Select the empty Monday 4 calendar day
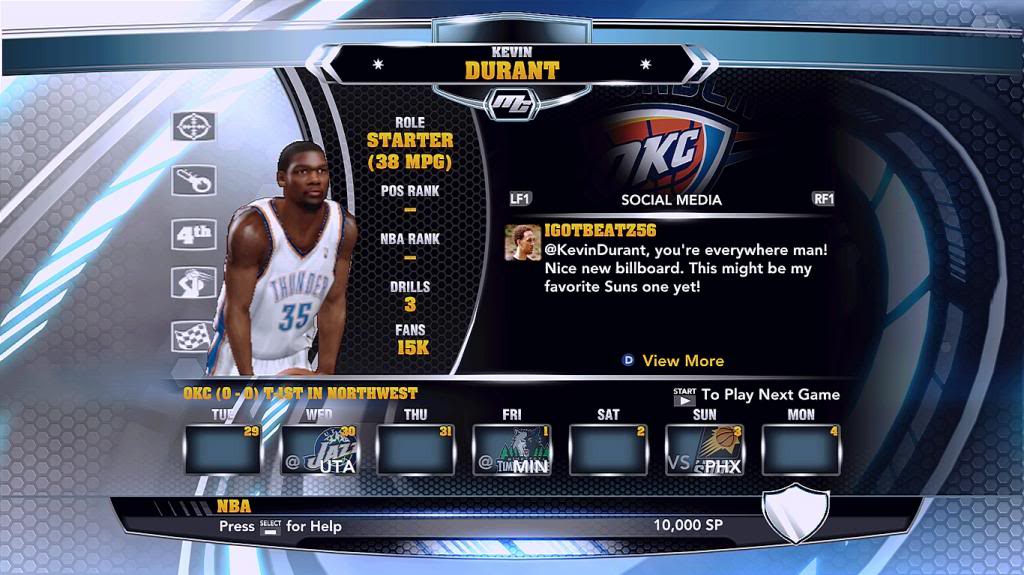 [801, 449]
